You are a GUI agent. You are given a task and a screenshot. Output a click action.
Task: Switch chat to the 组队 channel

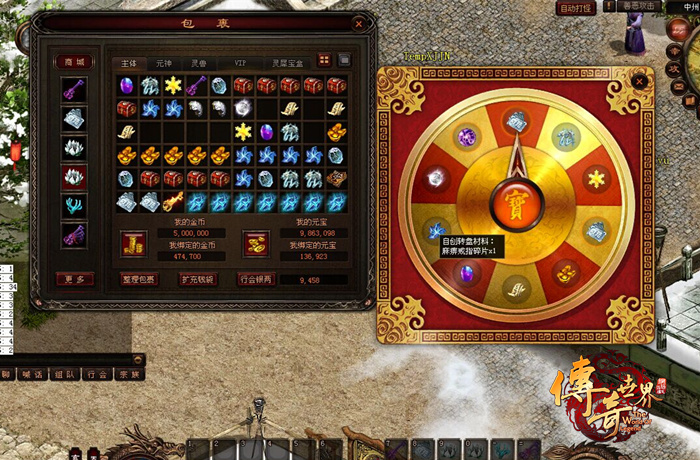tap(64, 374)
